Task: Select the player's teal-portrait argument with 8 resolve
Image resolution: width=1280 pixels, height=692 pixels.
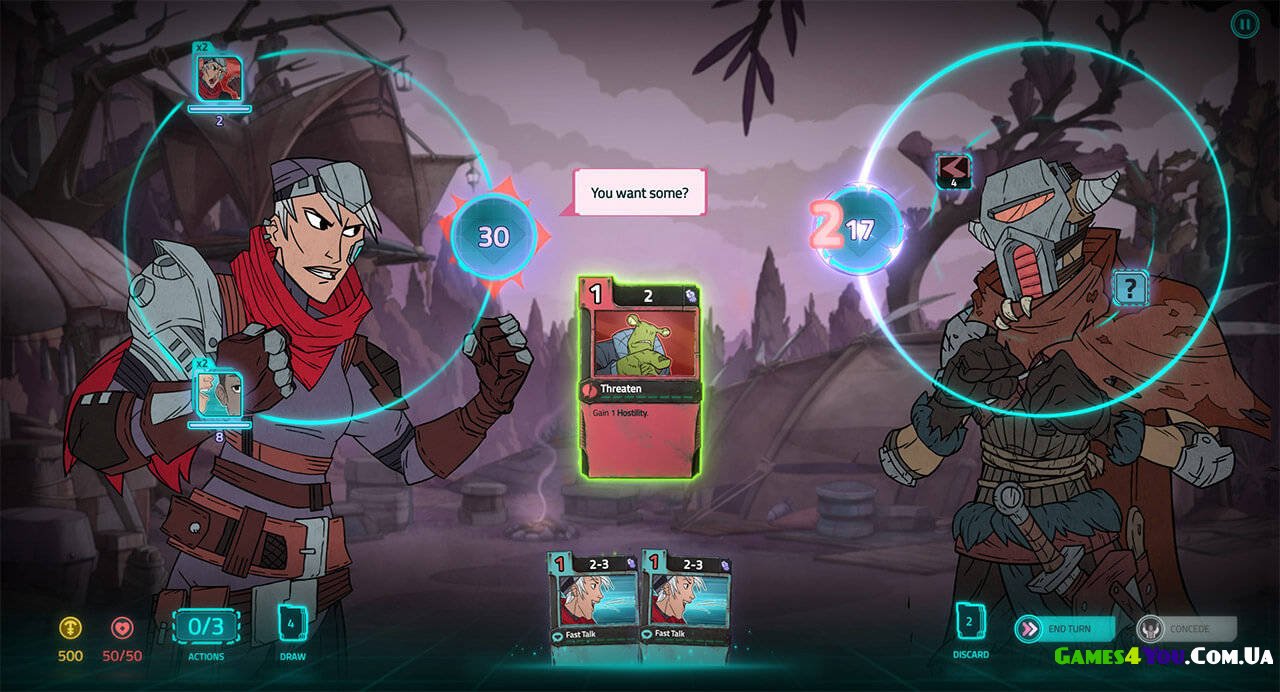Action: point(219,394)
